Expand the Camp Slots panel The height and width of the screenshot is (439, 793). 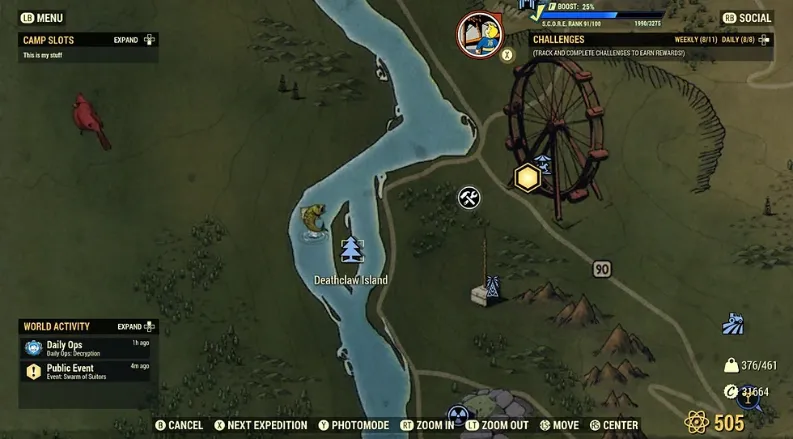click(x=135, y=40)
